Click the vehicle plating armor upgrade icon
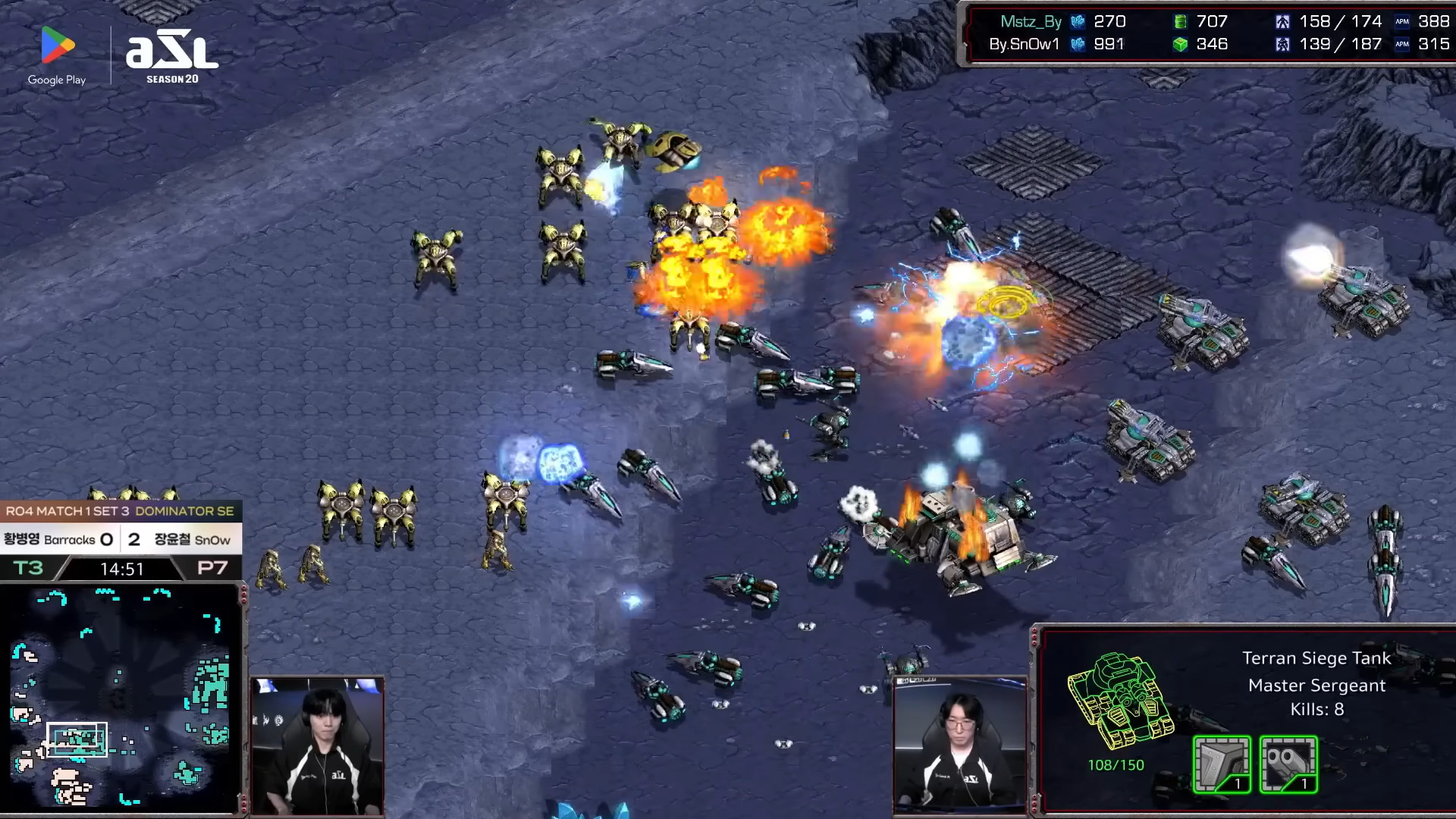 [1222, 764]
